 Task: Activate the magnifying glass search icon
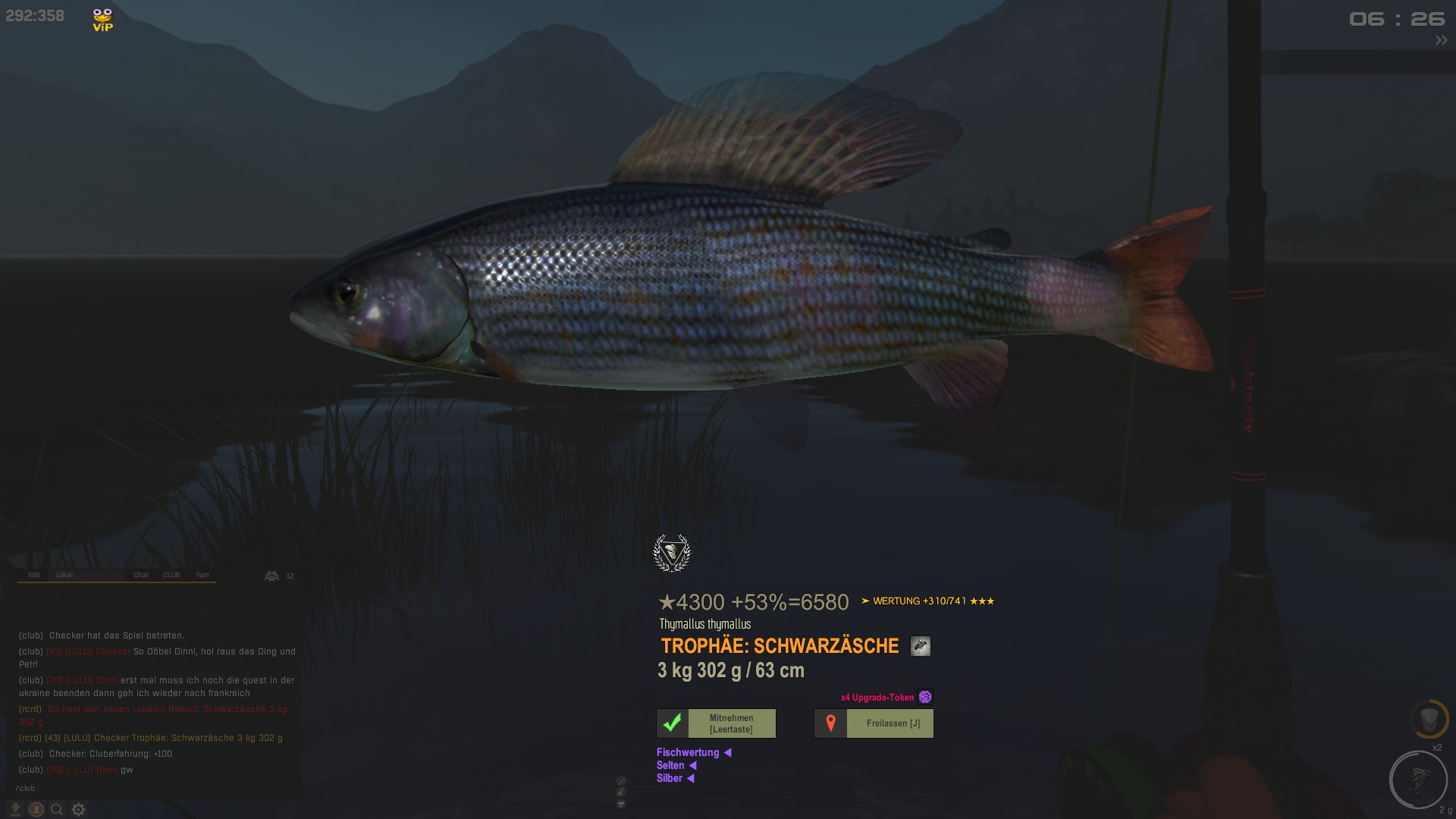[57, 809]
